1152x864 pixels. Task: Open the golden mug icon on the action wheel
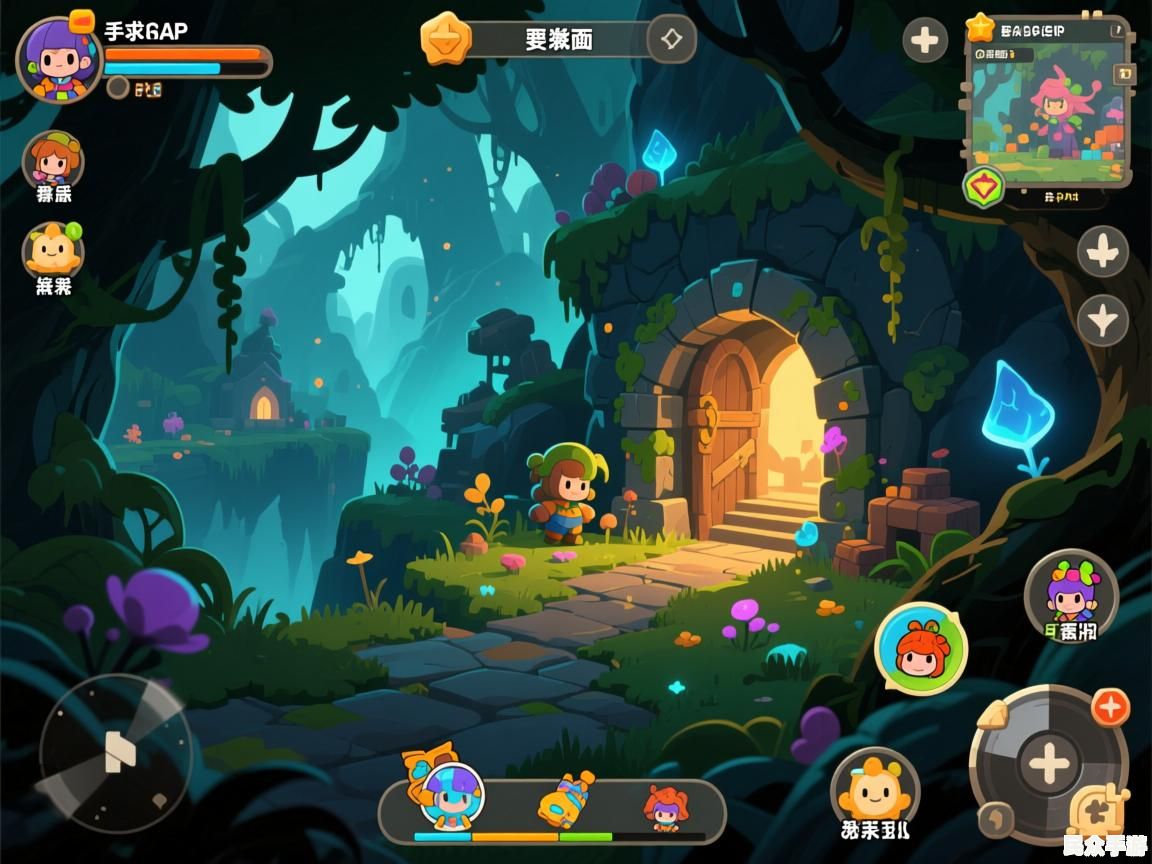coord(1094,812)
